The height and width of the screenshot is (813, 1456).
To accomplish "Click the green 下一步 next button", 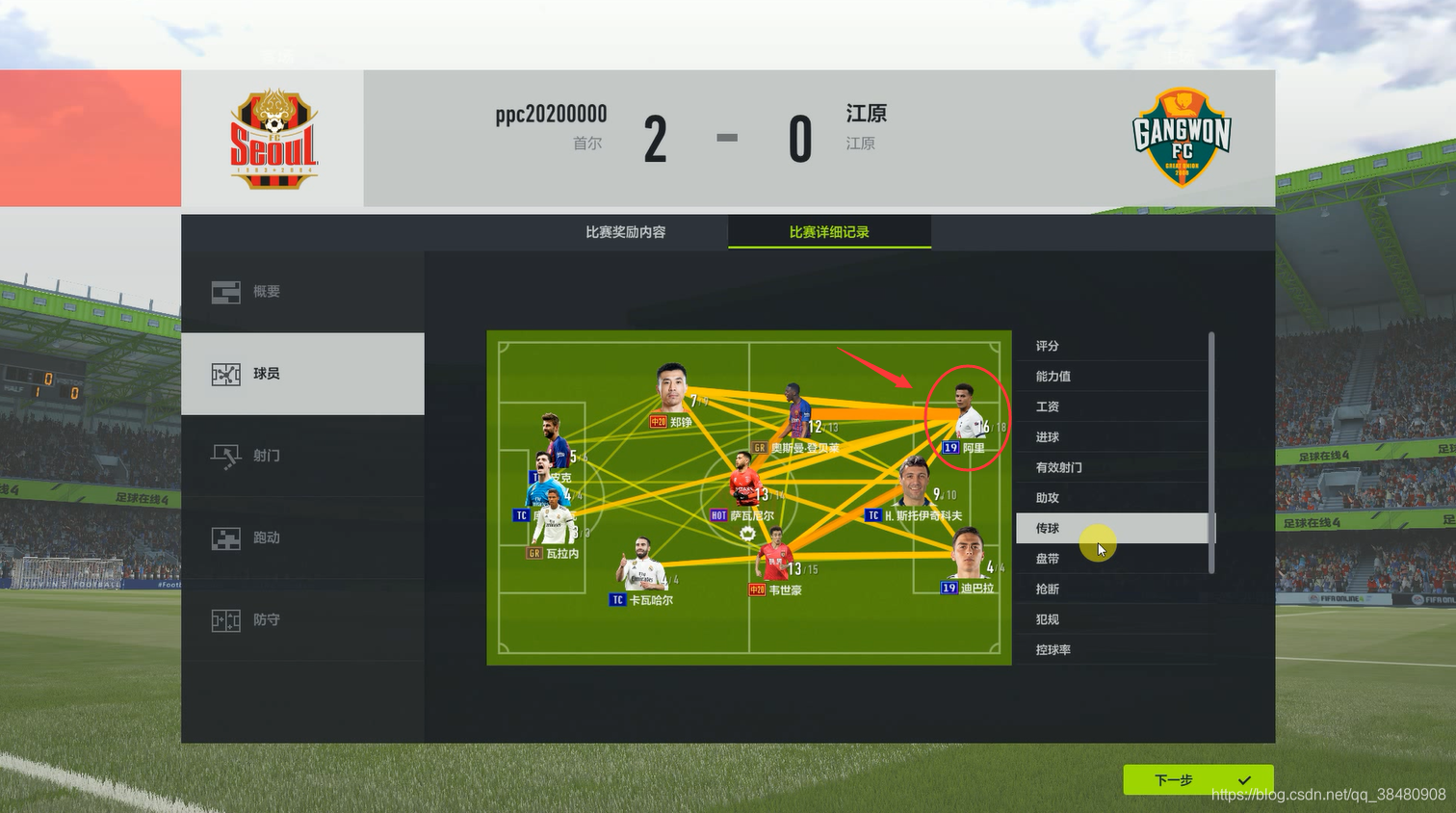I will pyautogui.click(x=1198, y=780).
